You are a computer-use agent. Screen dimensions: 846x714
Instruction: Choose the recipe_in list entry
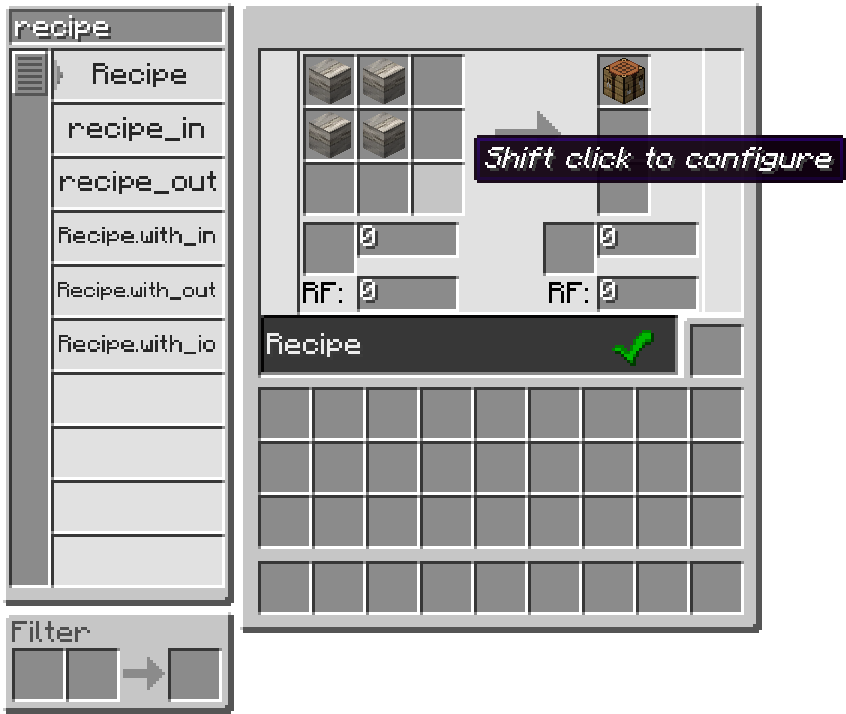click(x=138, y=129)
